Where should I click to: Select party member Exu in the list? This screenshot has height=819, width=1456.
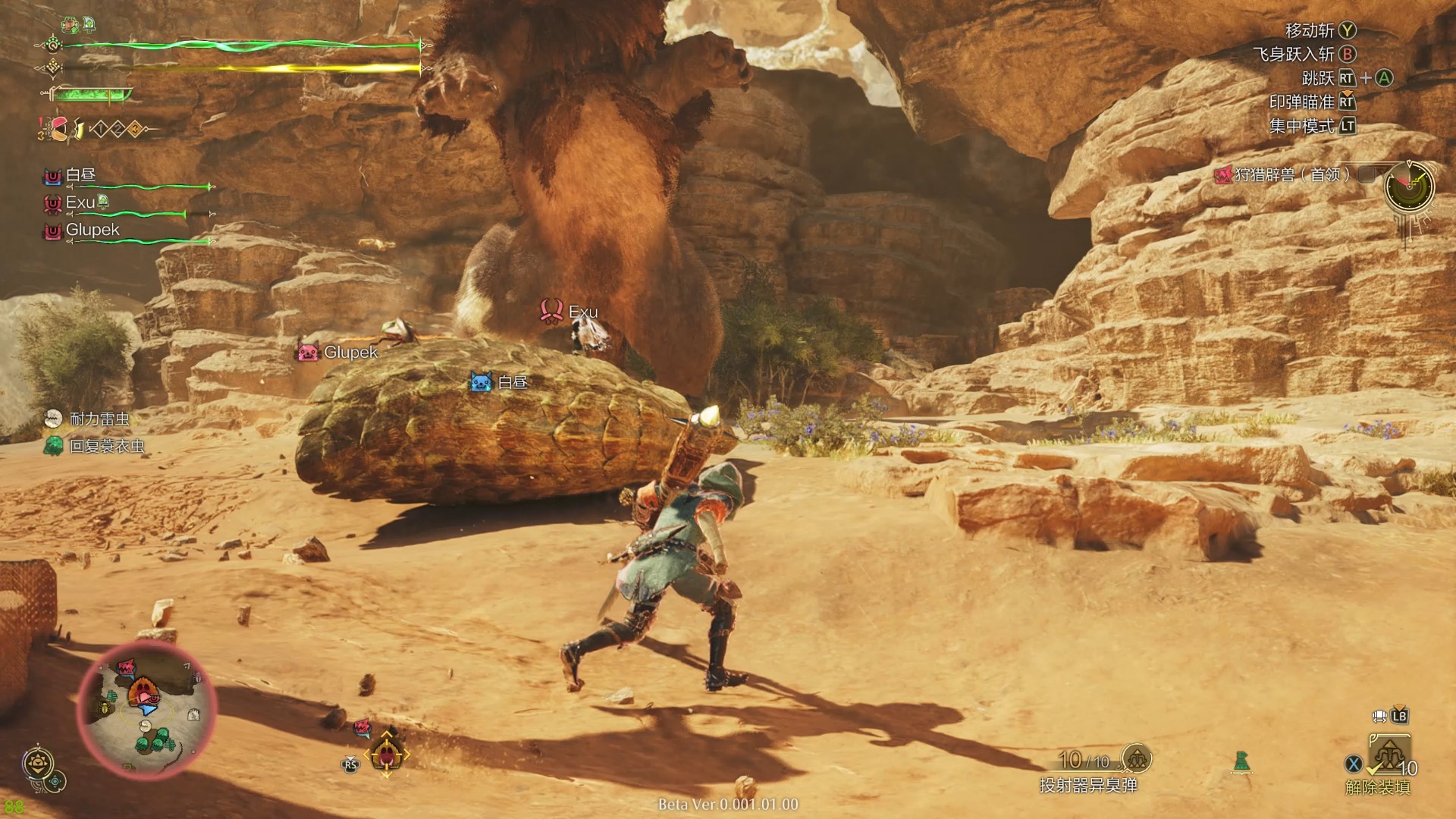[x=80, y=202]
